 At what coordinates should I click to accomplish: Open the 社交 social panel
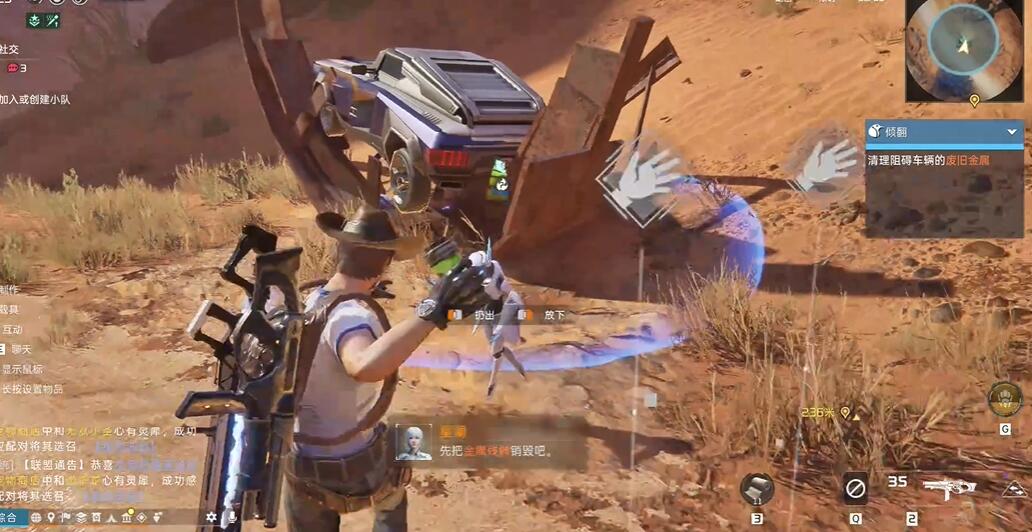point(10,48)
